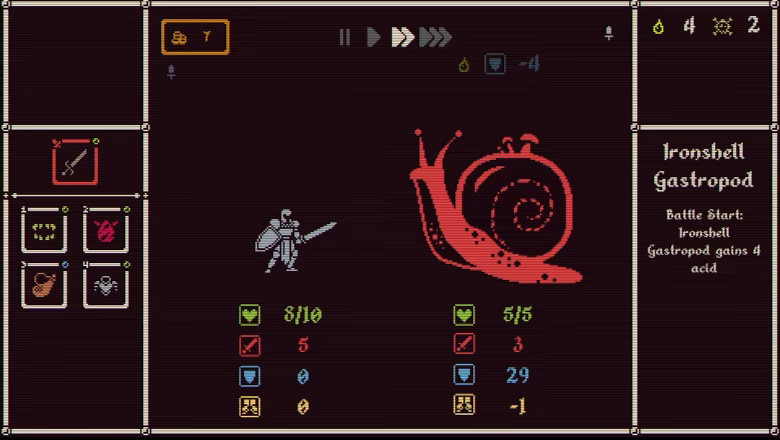
Task: Set battle to normal play speed
Action: (x=373, y=38)
